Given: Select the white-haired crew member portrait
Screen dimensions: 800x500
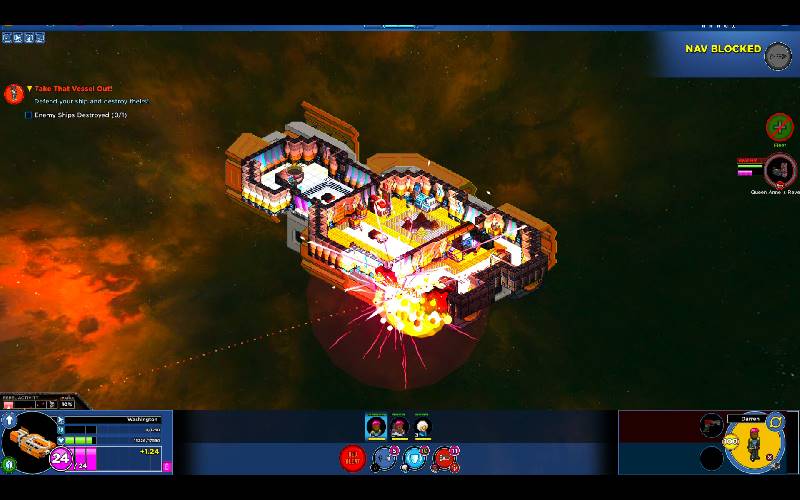Looking at the screenshot, I should [x=422, y=427].
